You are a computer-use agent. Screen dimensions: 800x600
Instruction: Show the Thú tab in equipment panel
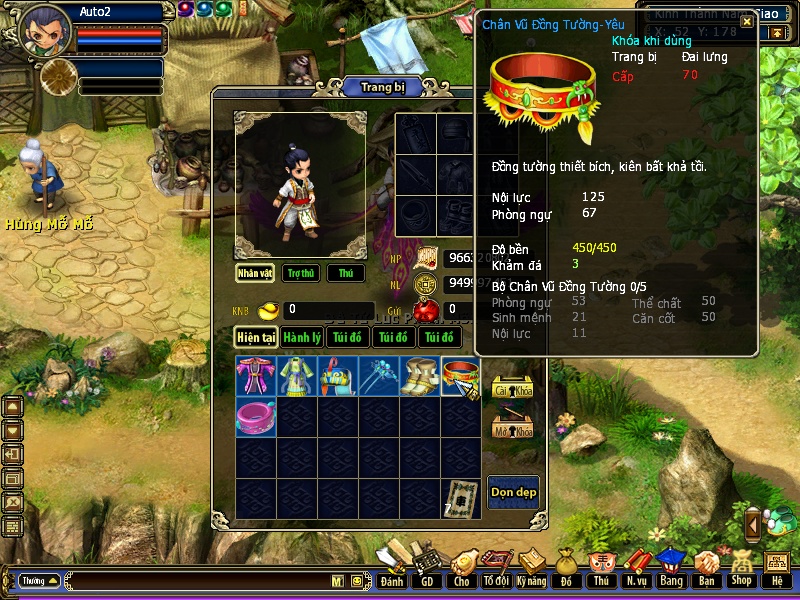pos(346,273)
